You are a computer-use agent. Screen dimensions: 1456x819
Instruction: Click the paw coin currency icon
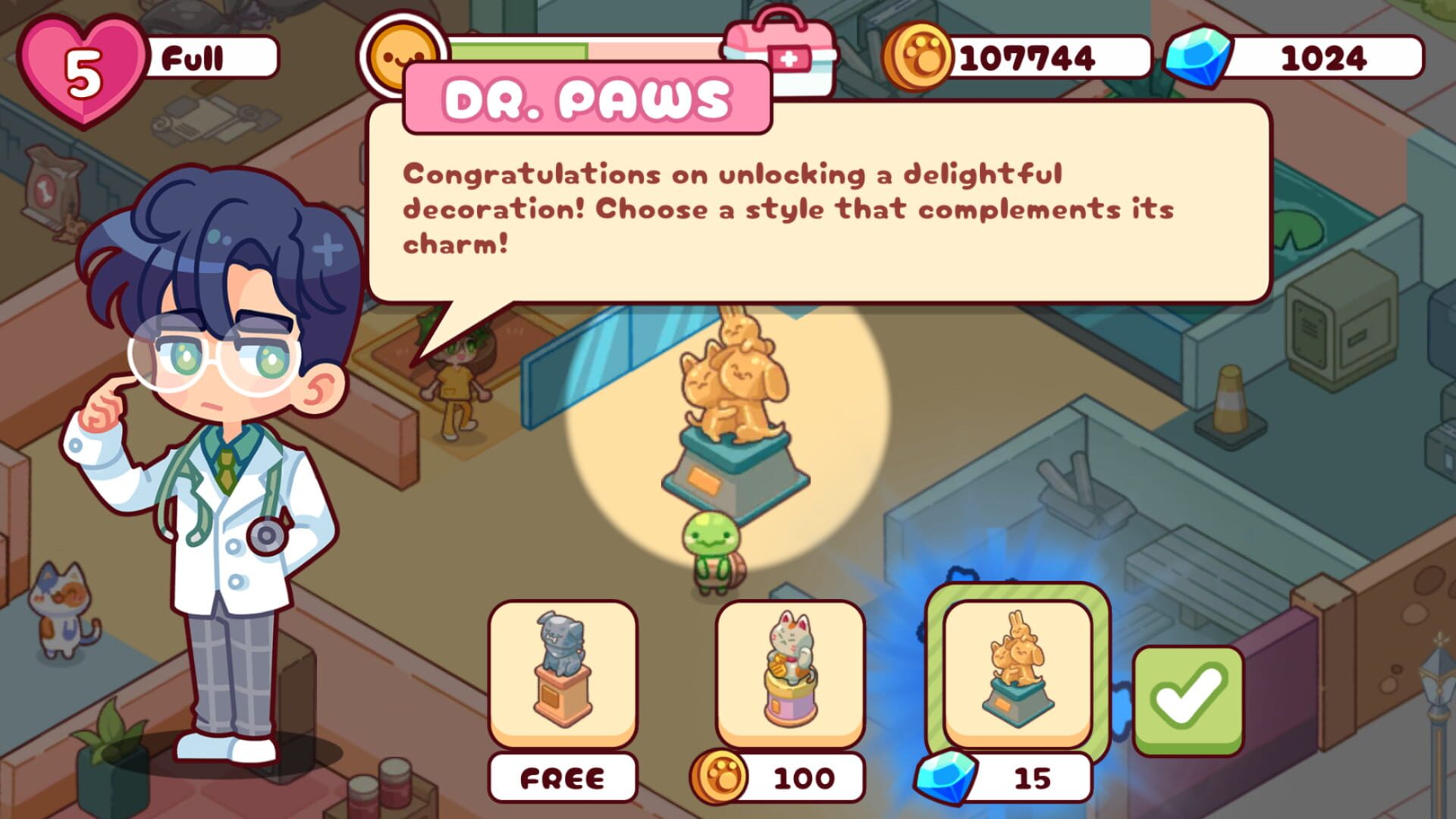tap(920, 53)
